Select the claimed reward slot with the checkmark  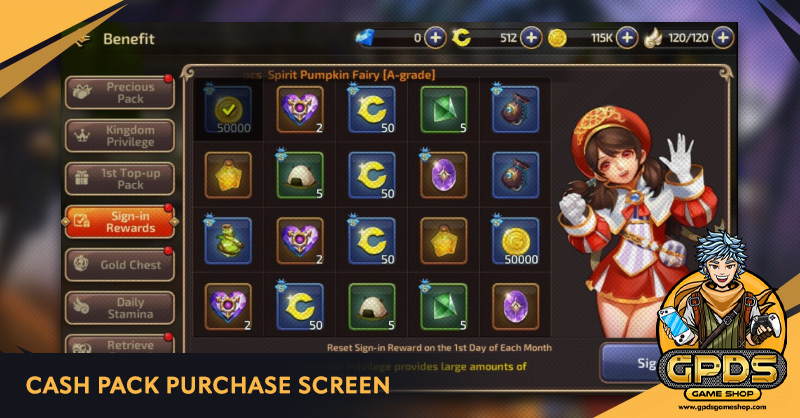(229, 109)
